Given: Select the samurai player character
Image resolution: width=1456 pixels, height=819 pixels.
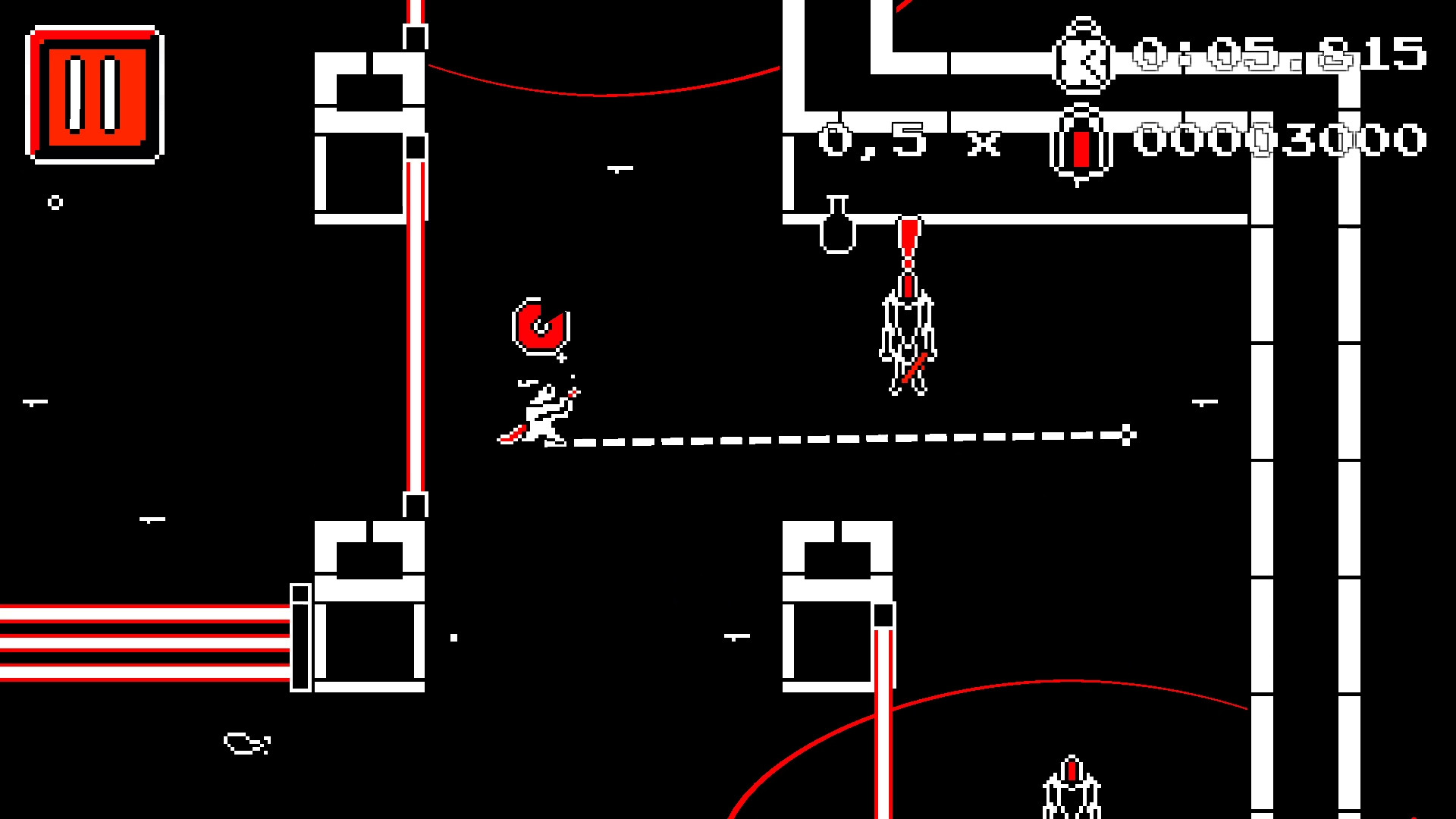Looking at the screenshot, I should pos(542,413).
